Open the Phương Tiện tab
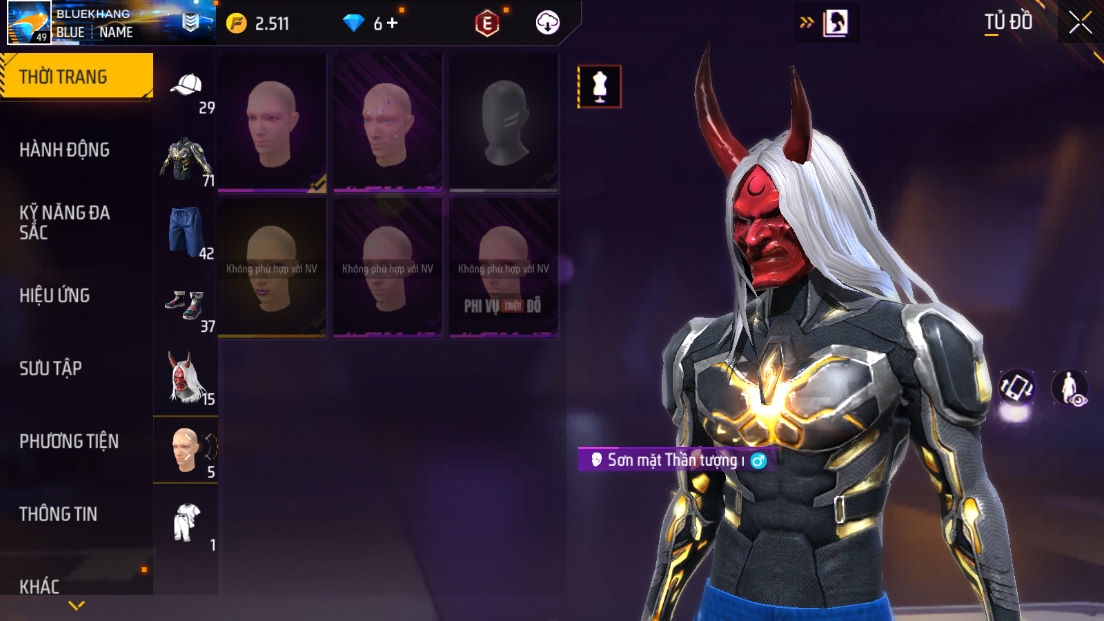1104x621 pixels. pos(69,441)
